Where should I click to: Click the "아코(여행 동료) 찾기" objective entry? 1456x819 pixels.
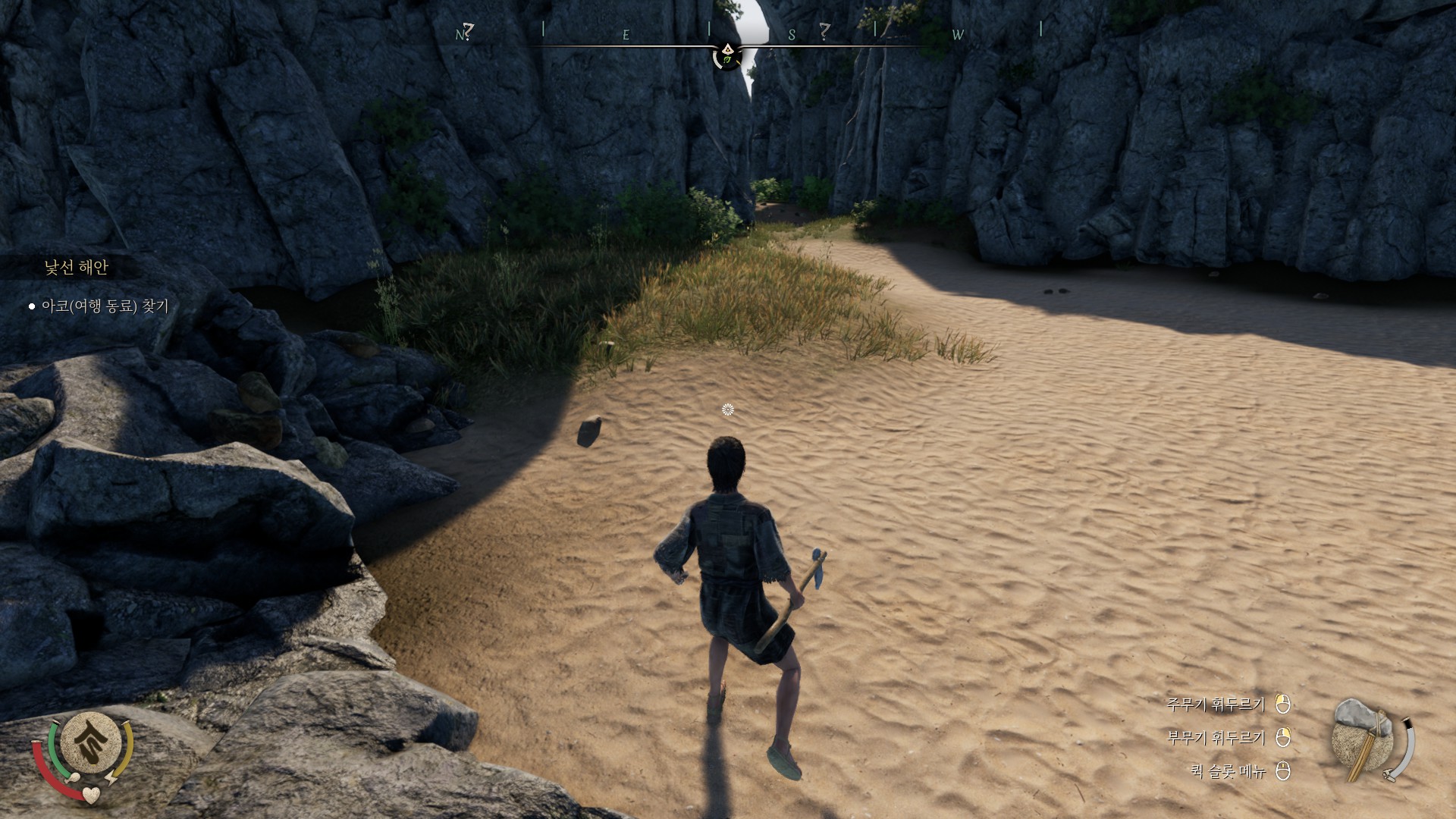[x=105, y=306]
